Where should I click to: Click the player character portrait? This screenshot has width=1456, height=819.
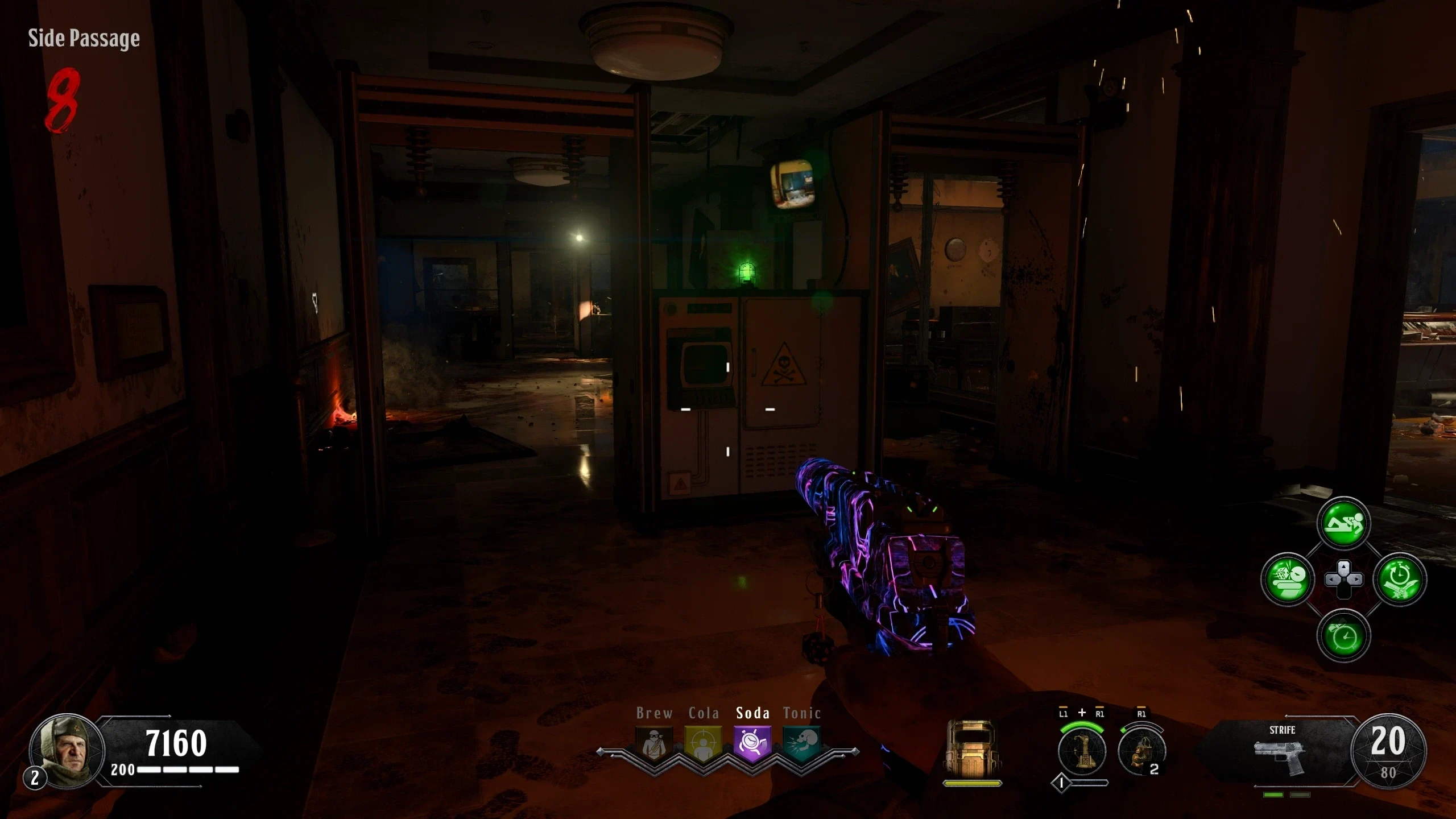[x=67, y=750]
